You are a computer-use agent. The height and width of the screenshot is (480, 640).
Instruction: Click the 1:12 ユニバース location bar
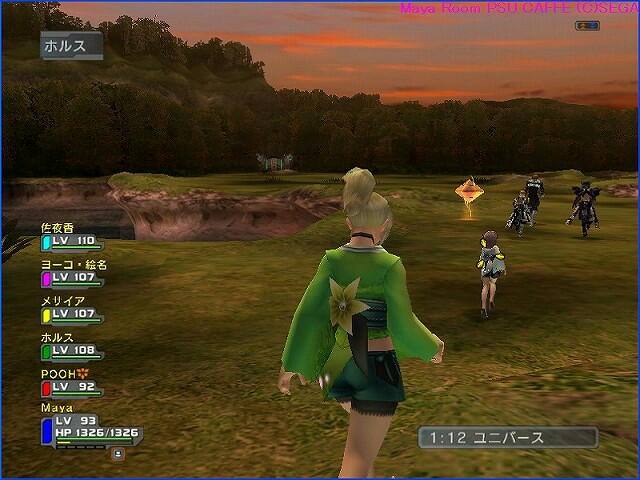(508, 438)
